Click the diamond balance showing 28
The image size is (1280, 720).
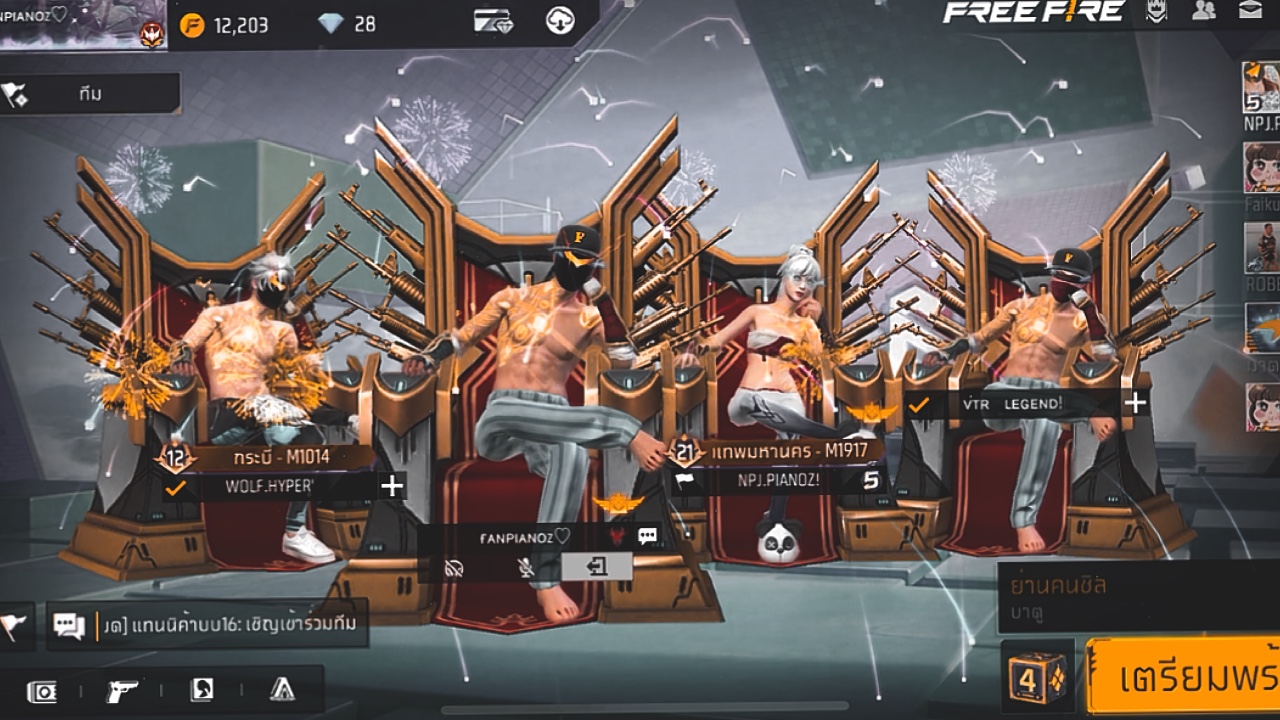click(x=348, y=24)
